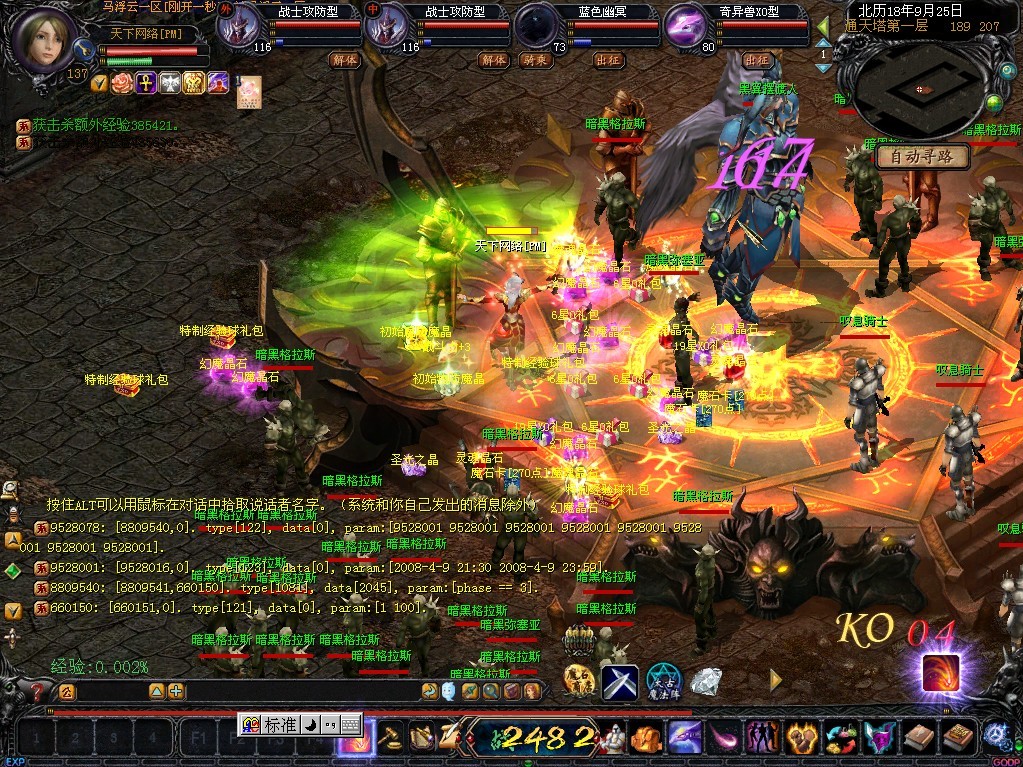Image resolution: width=1023 pixels, height=767 pixels.
Task: Open the red question mark help button
Action: point(38,691)
